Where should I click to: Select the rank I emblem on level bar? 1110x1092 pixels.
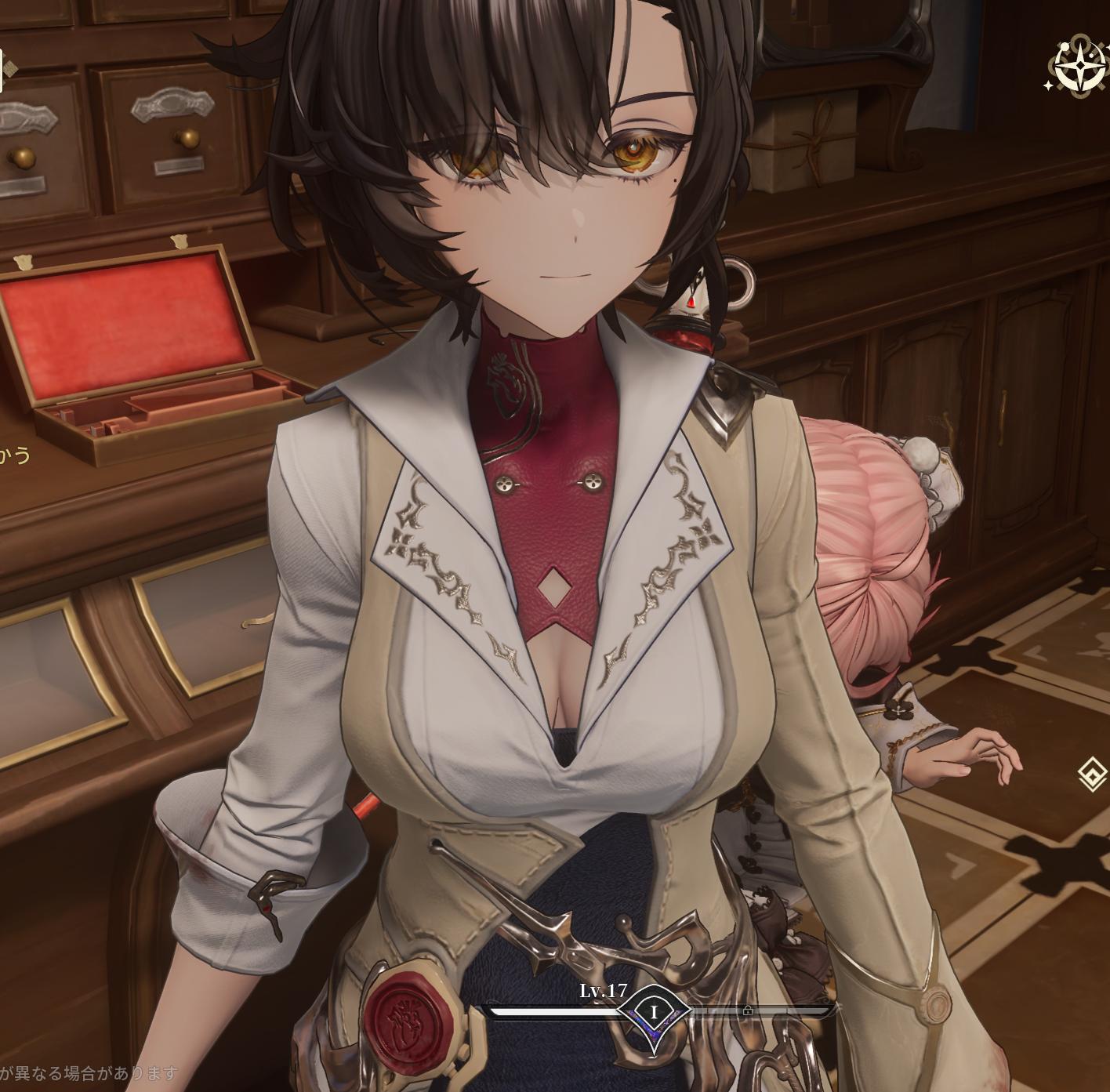click(x=654, y=1014)
